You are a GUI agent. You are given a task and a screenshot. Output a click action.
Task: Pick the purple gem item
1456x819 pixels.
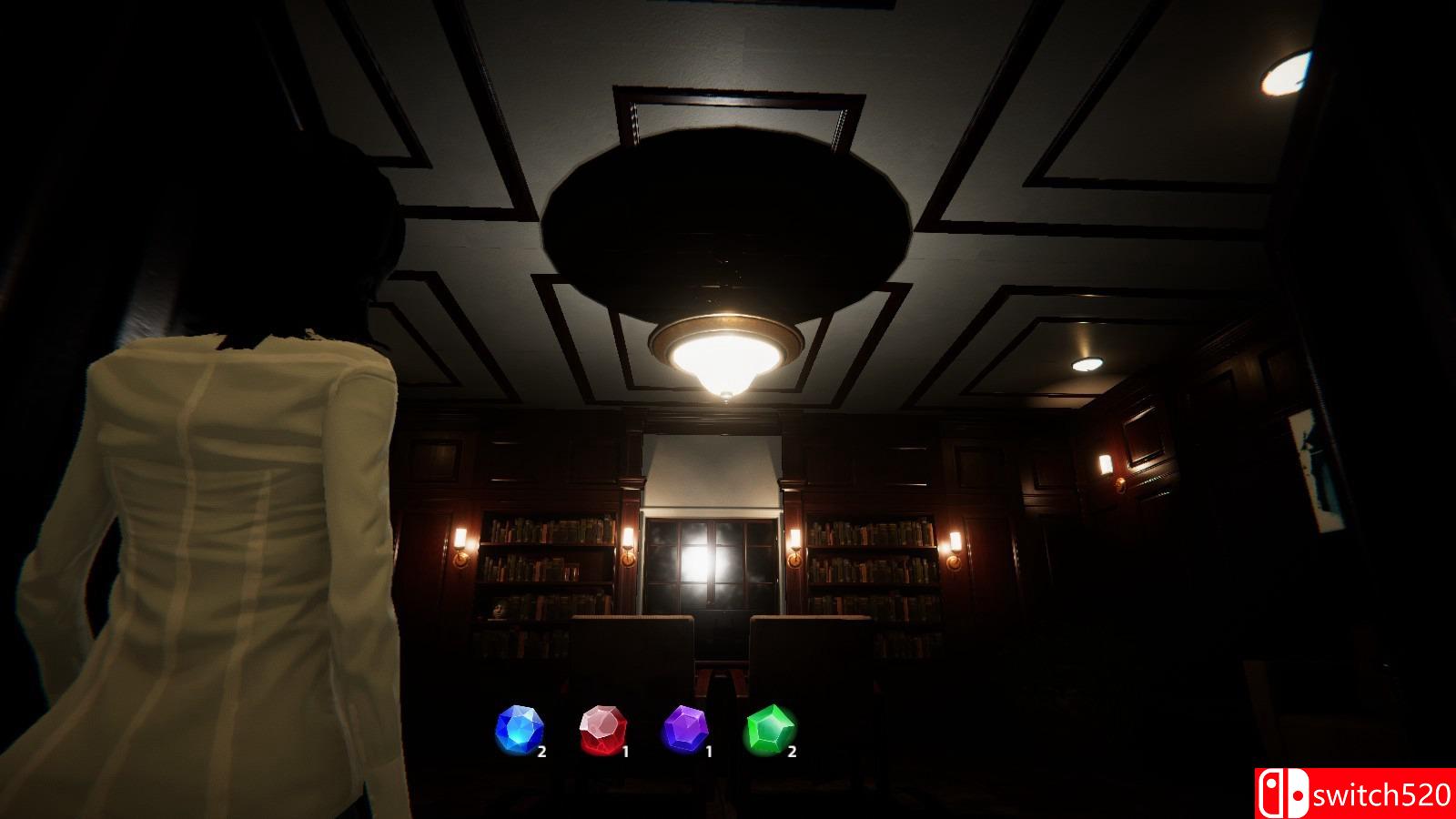686,730
